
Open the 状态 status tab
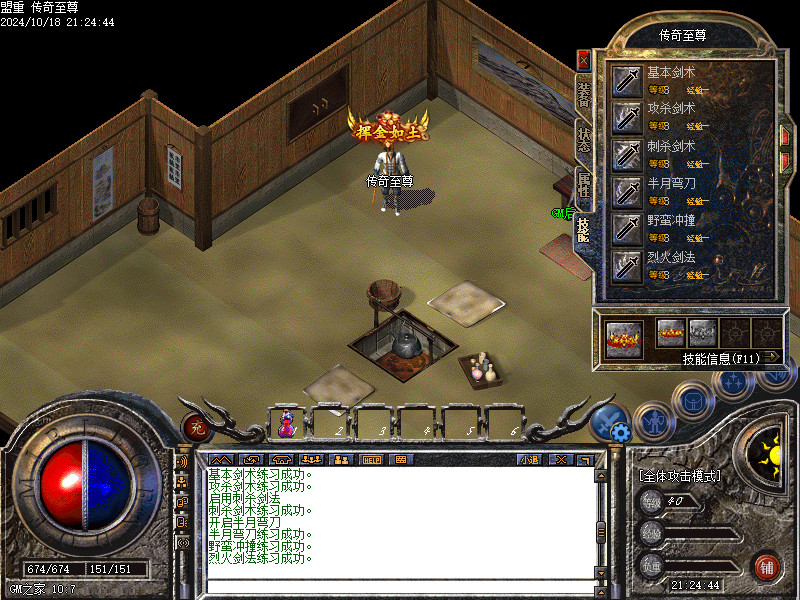coord(584,140)
